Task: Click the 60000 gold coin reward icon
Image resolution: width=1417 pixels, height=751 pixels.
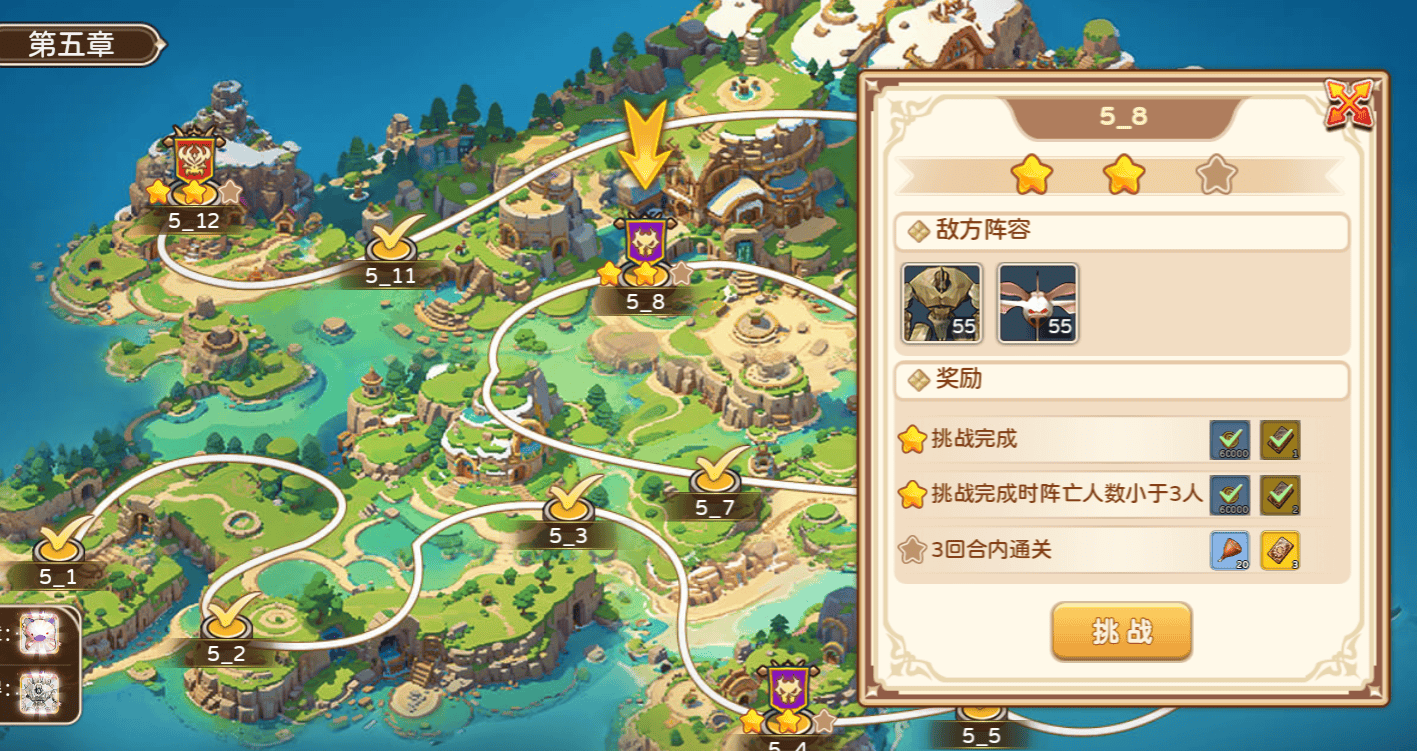Action: pyautogui.click(x=1230, y=440)
